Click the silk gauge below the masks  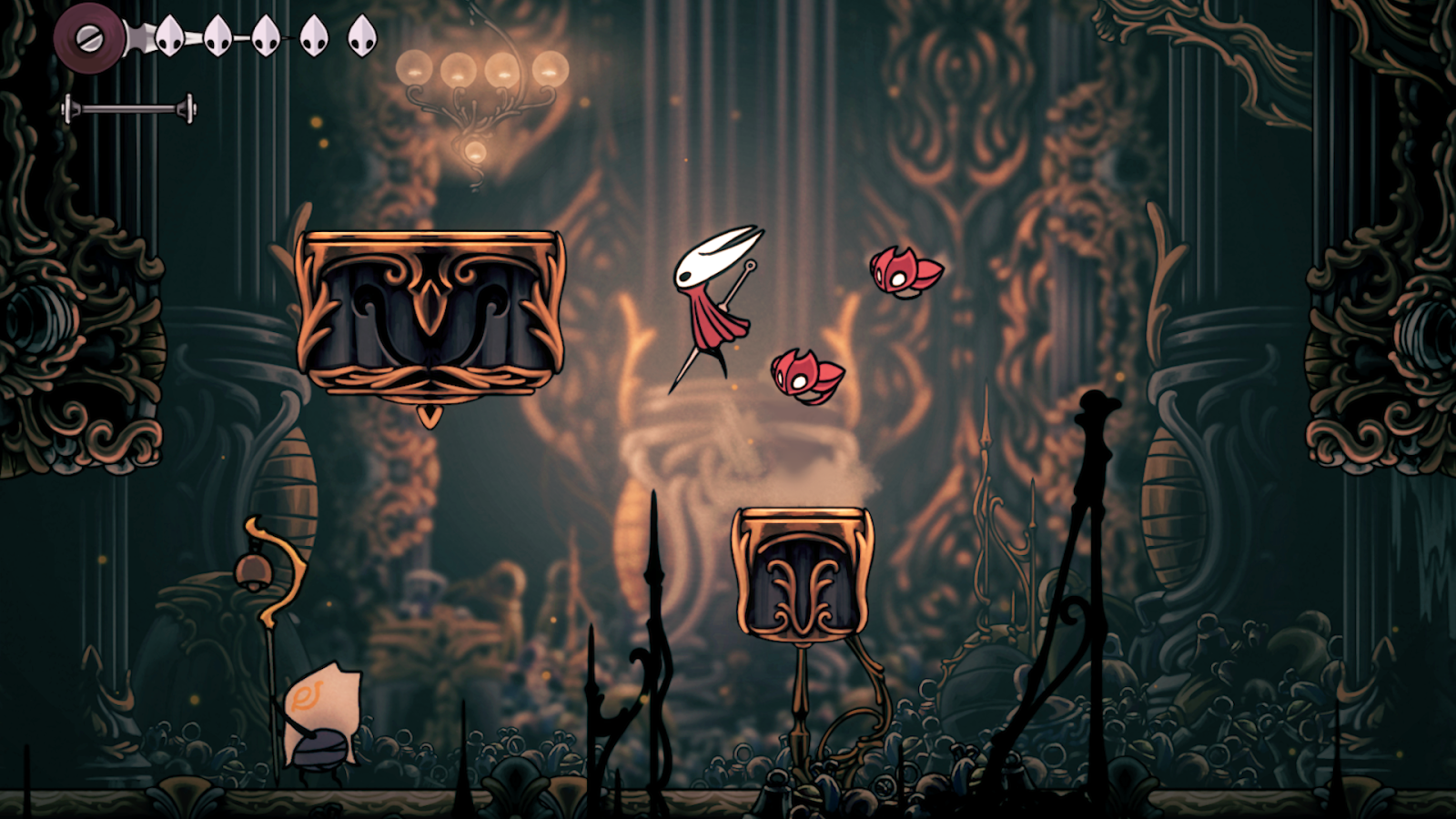pos(132,107)
